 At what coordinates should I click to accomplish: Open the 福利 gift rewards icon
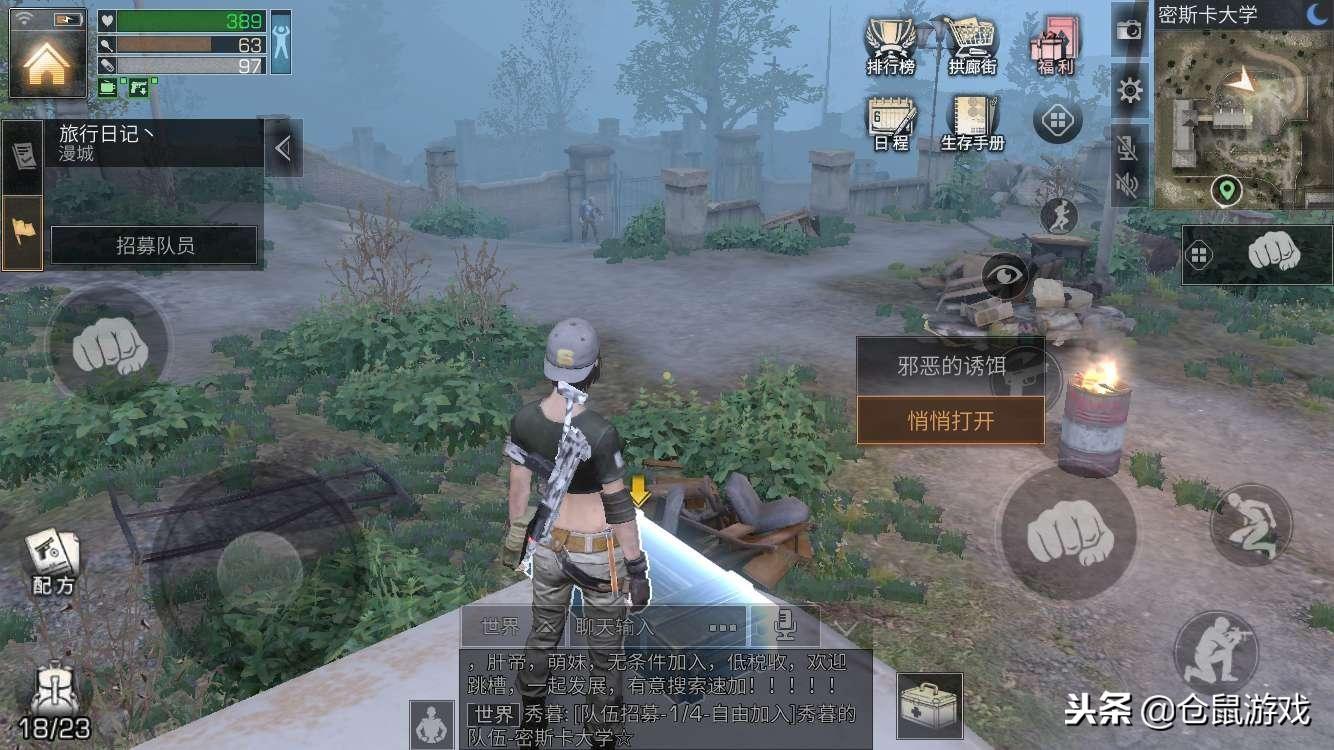click(1055, 46)
